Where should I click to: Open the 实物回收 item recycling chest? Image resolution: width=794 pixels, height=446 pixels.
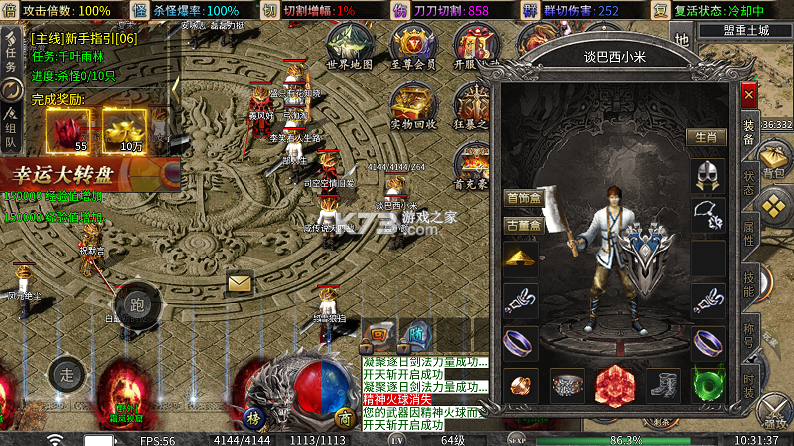[x=412, y=104]
